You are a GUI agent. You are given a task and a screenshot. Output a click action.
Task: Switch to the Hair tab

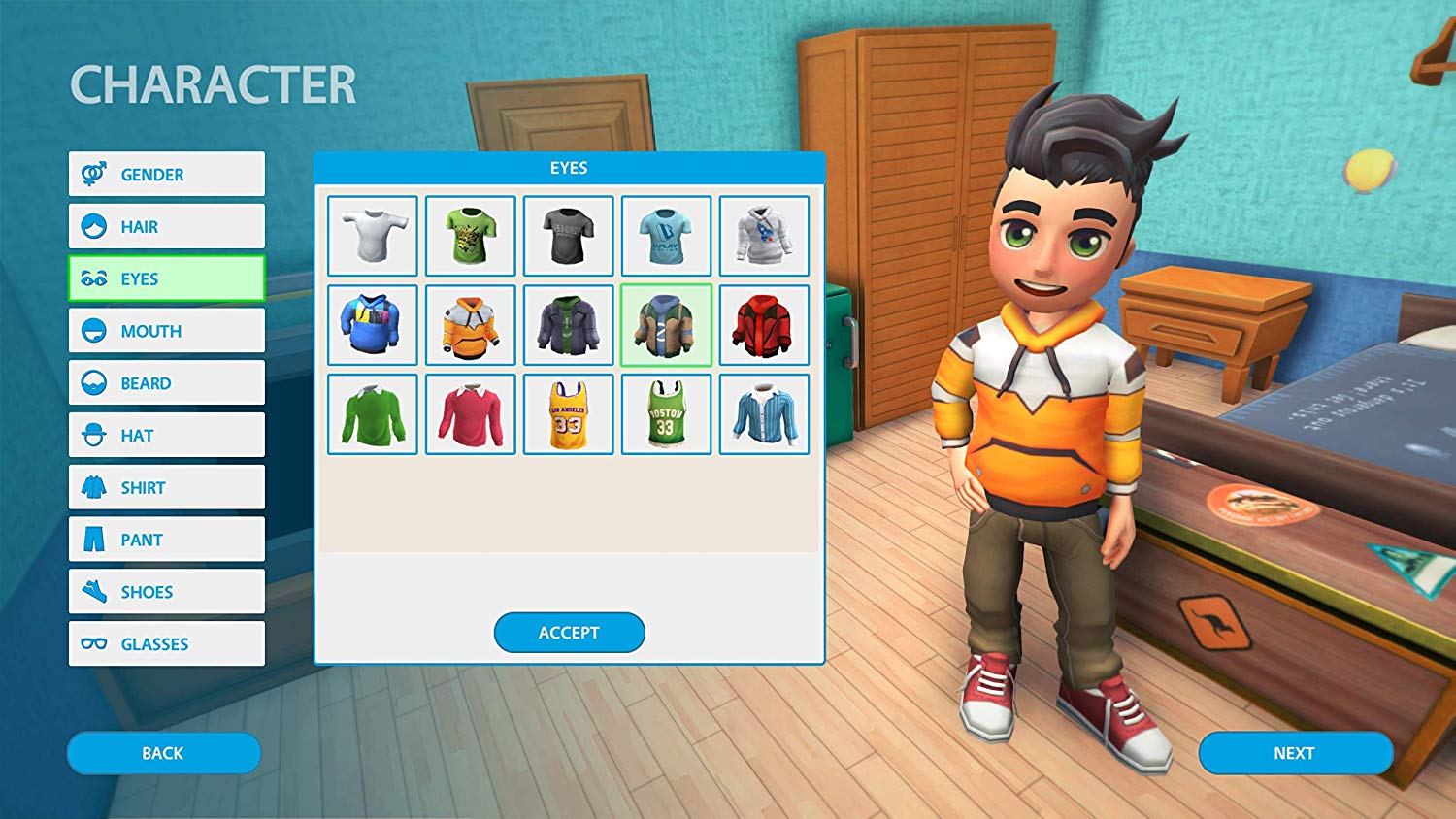click(165, 226)
